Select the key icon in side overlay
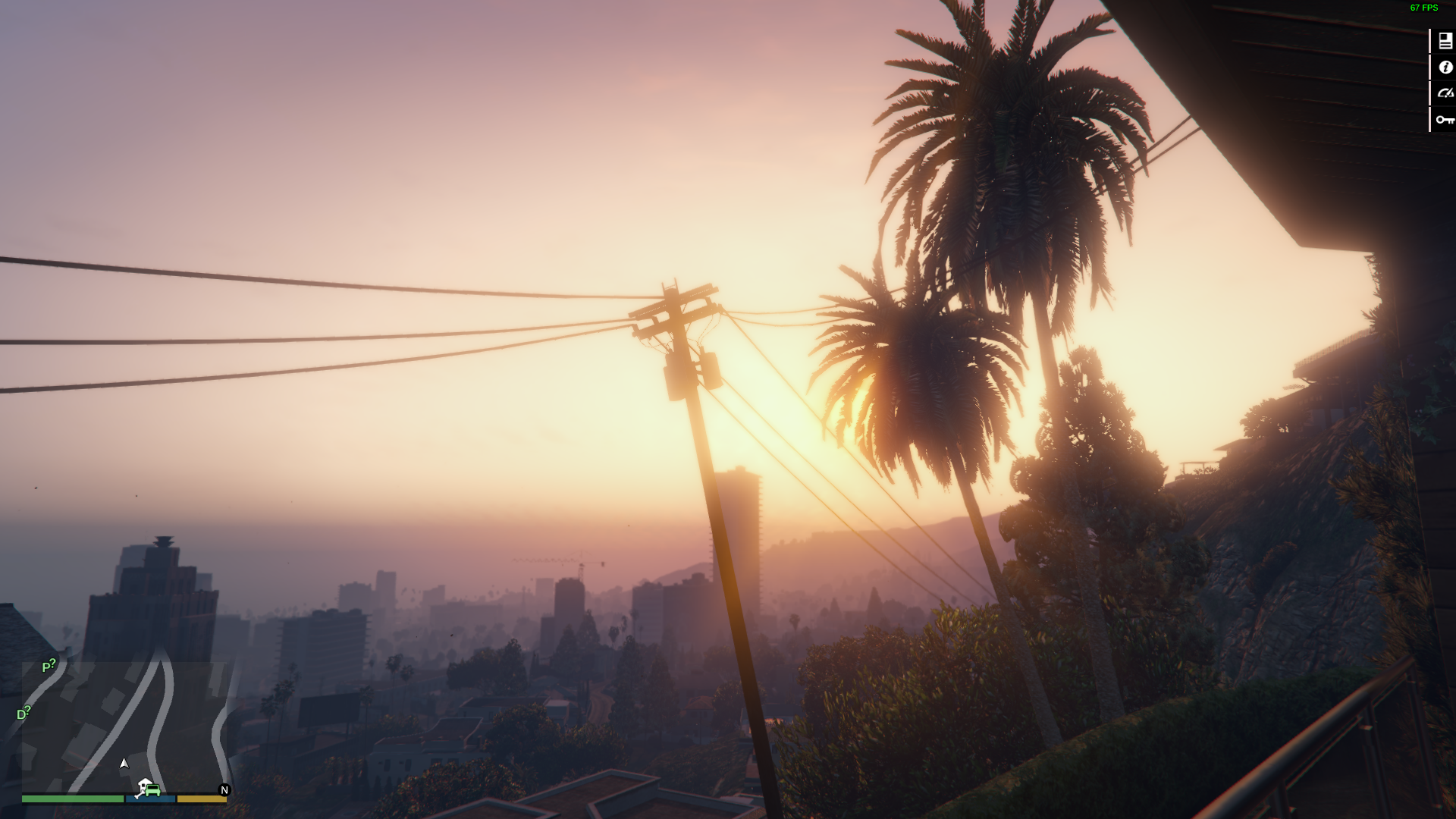This screenshot has width=1456, height=819. (1445, 120)
